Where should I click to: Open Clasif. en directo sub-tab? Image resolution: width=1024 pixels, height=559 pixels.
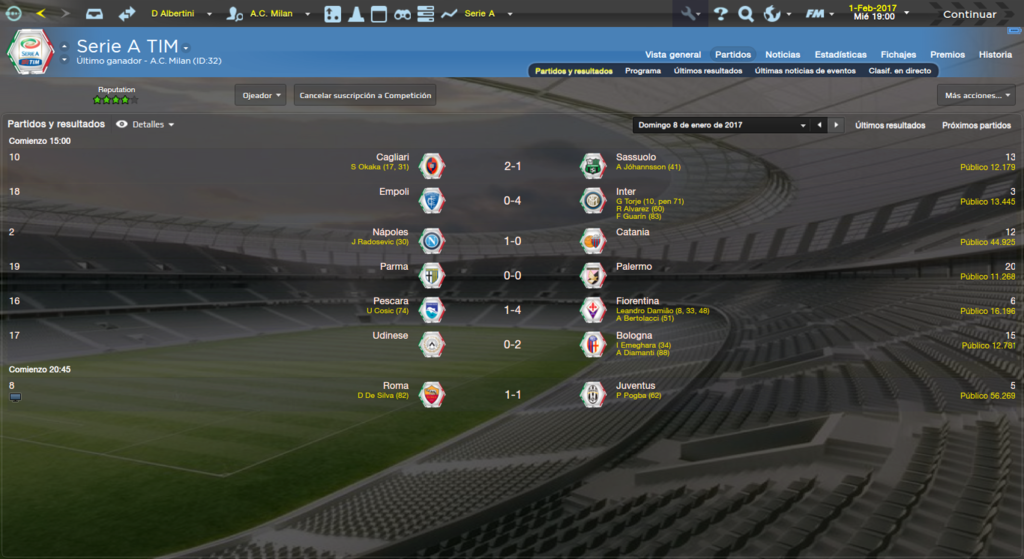point(900,71)
